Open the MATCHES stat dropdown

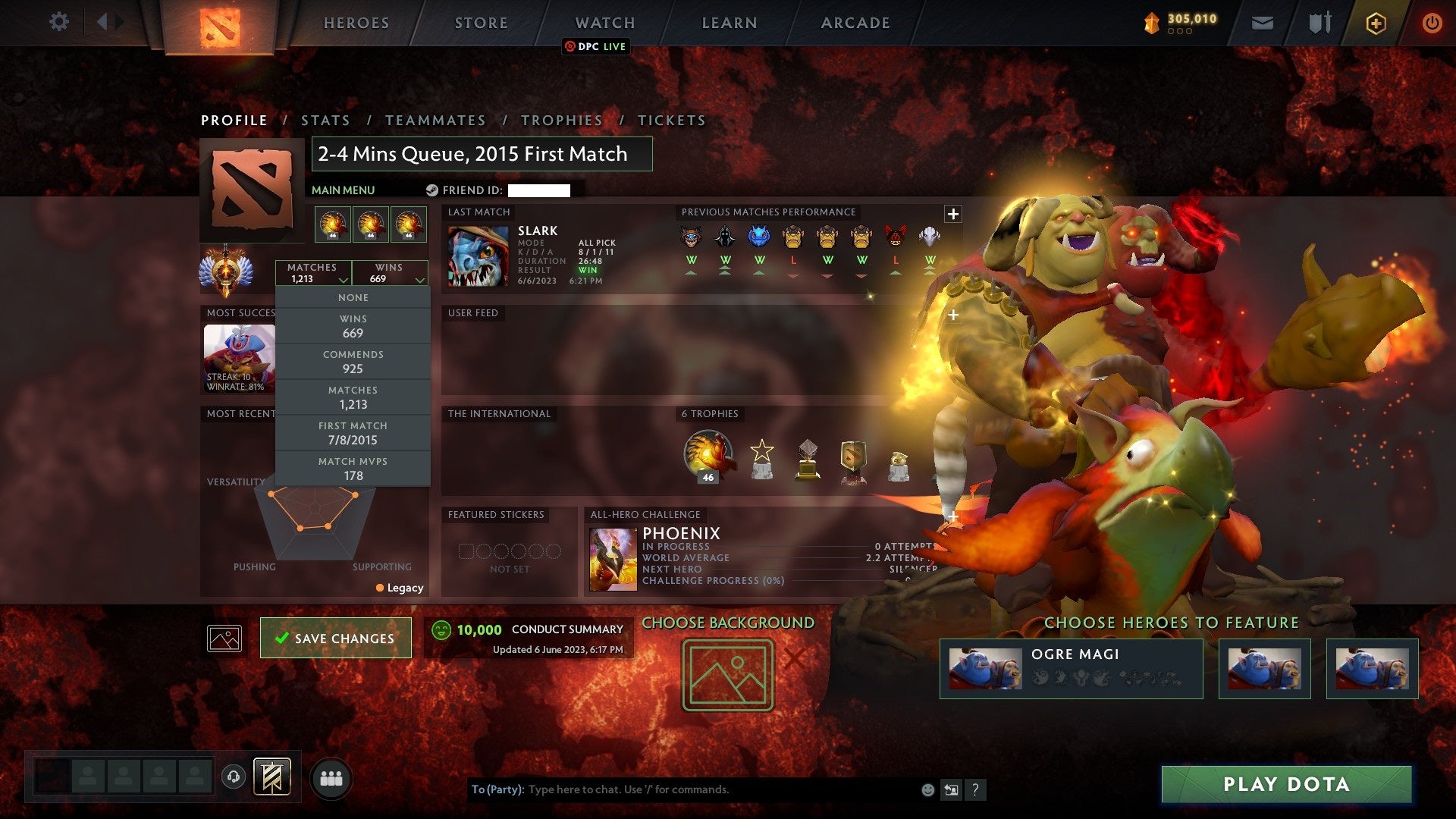pos(314,272)
